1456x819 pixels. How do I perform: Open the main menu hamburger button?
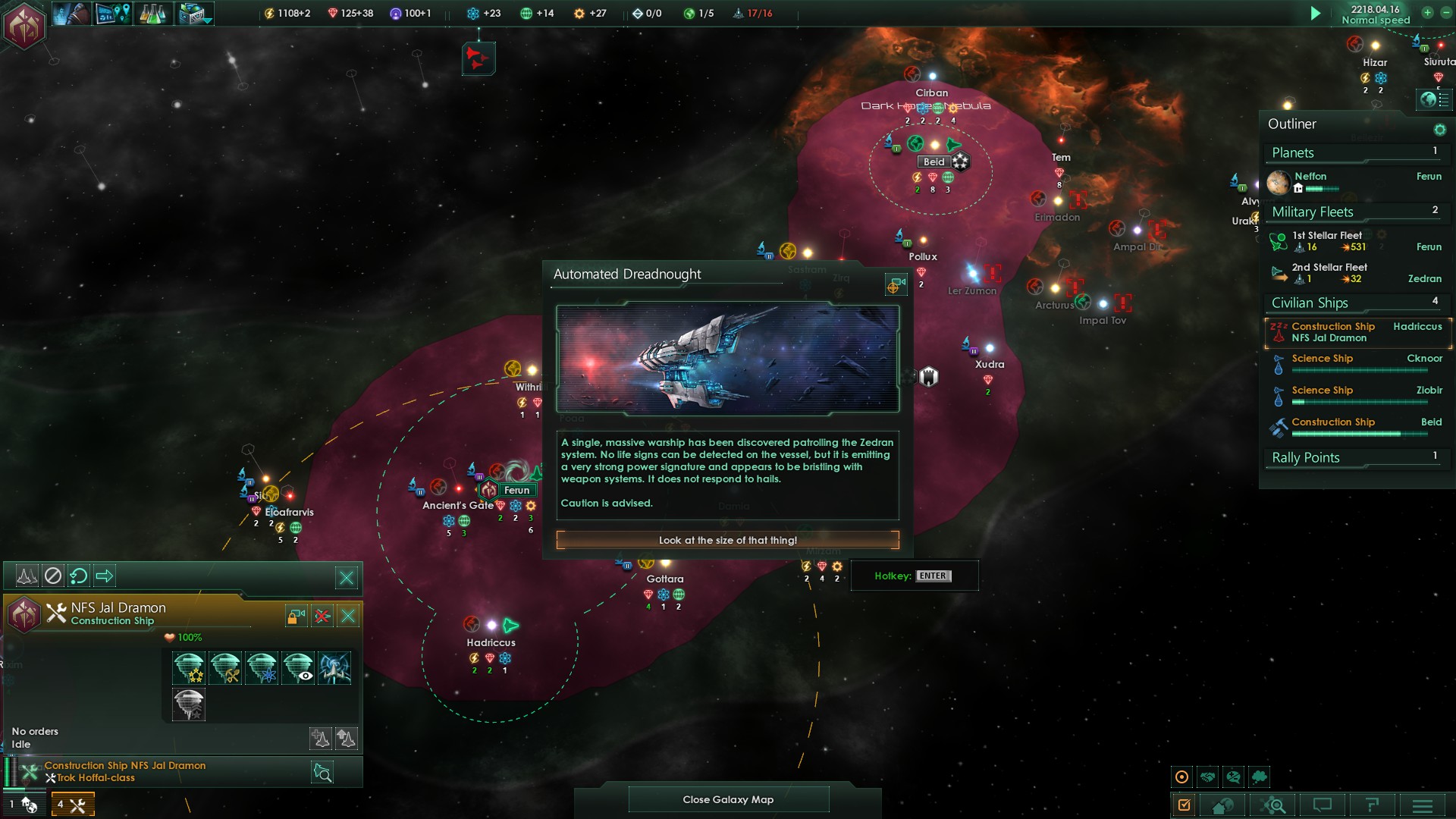coord(1423,805)
